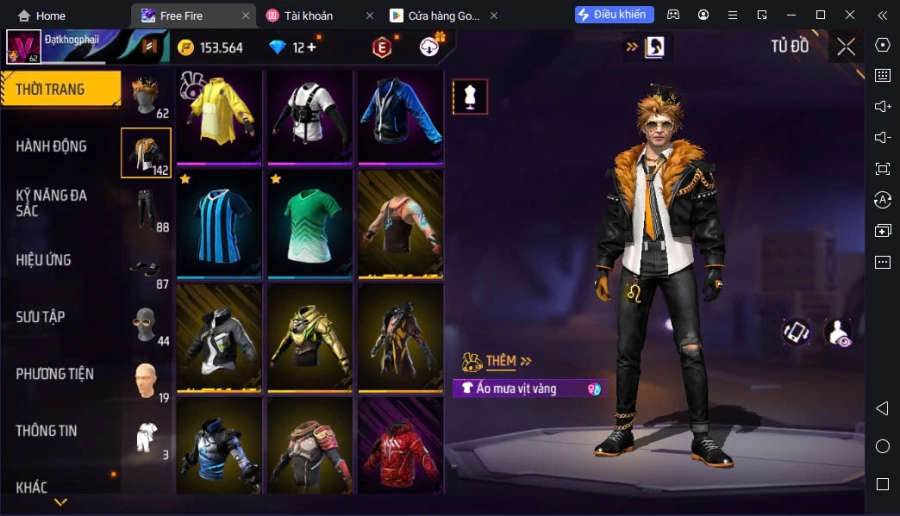This screenshot has width=900, height=516.
Task: Pick the green jersey top
Action: [309, 224]
